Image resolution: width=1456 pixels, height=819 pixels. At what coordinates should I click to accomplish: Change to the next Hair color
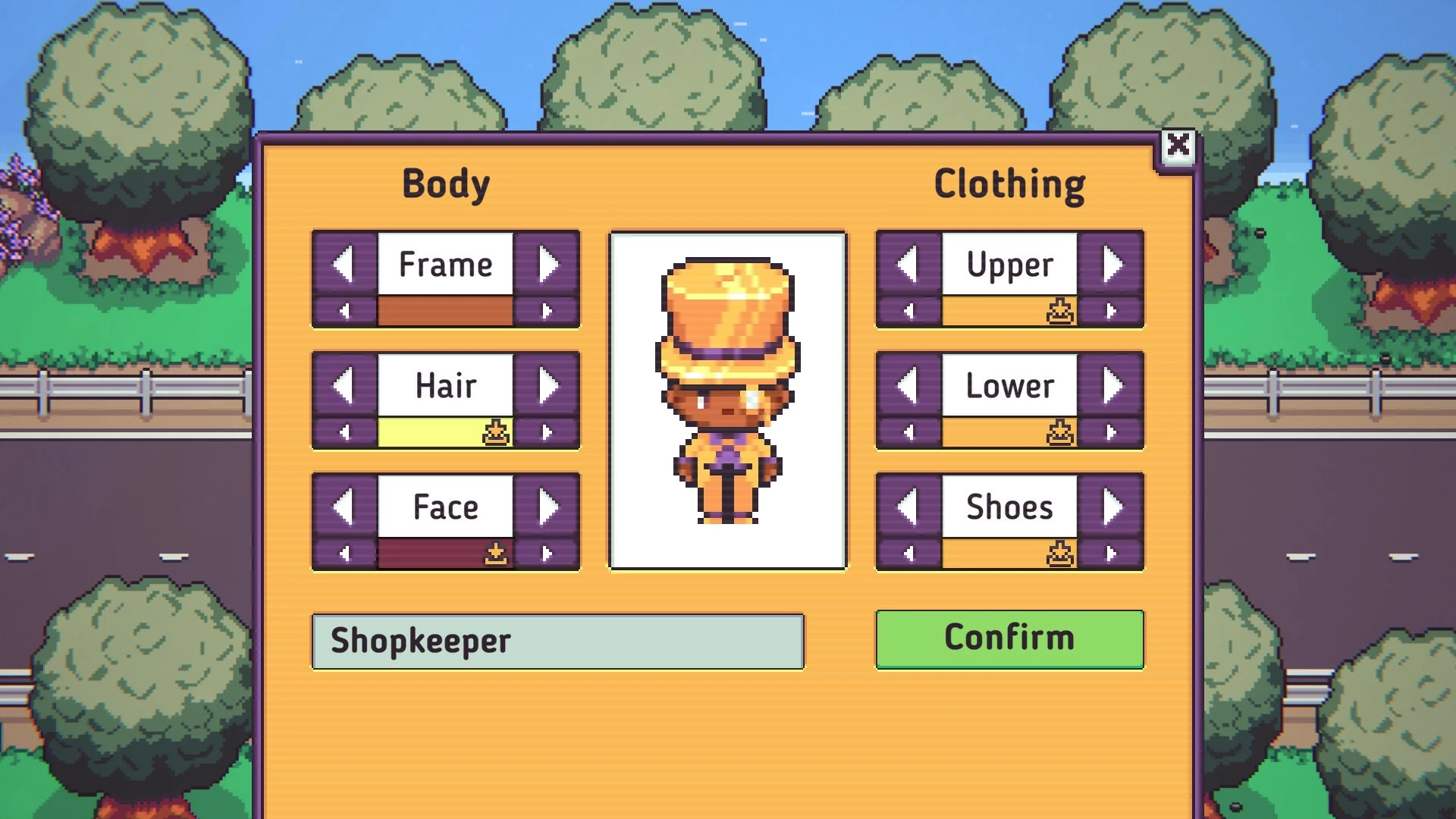(x=547, y=433)
